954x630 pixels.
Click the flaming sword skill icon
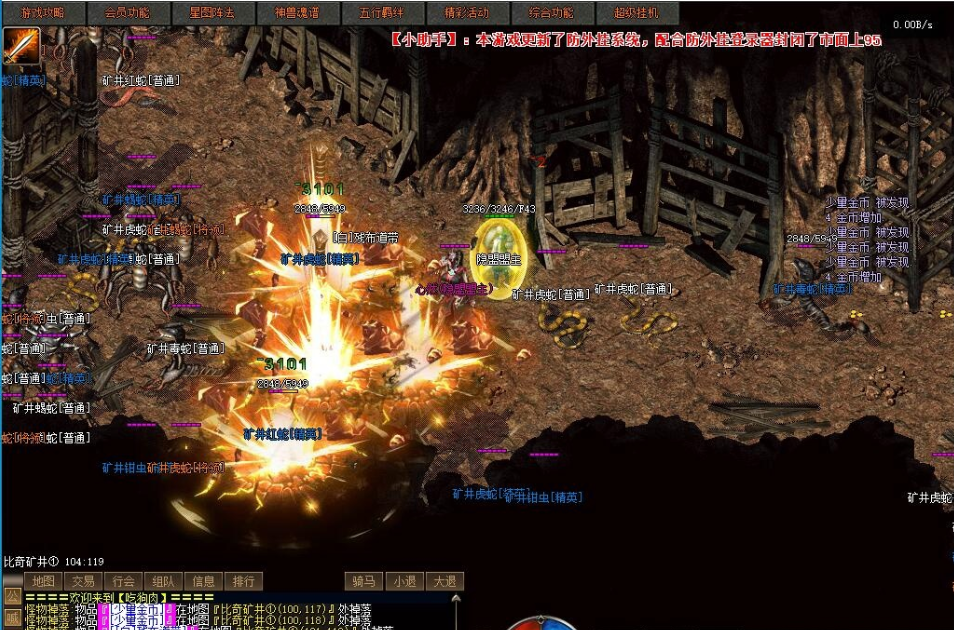click(21, 46)
